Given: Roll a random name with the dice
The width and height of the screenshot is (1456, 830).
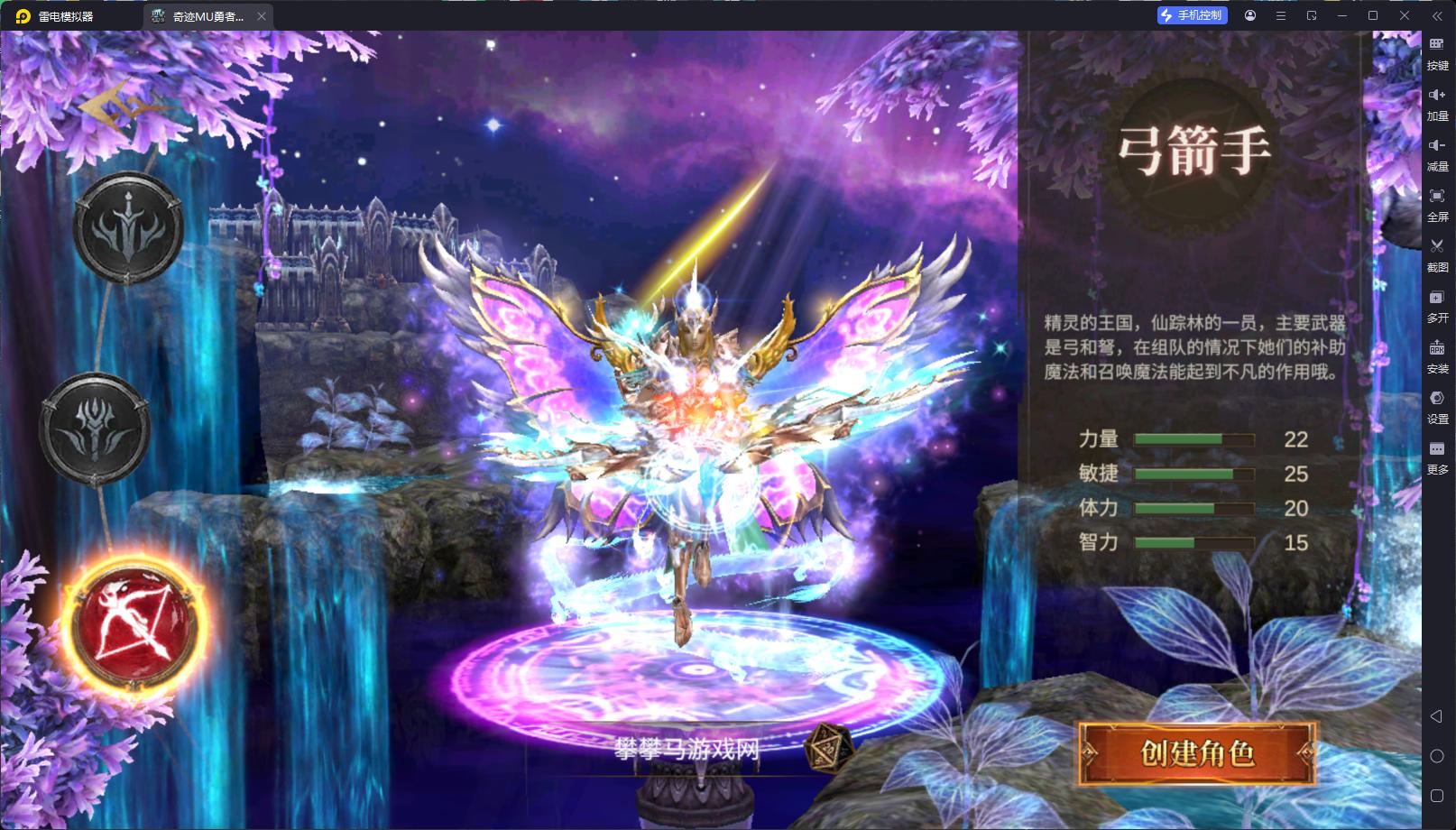Looking at the screenshot, I should pos(826,748).
